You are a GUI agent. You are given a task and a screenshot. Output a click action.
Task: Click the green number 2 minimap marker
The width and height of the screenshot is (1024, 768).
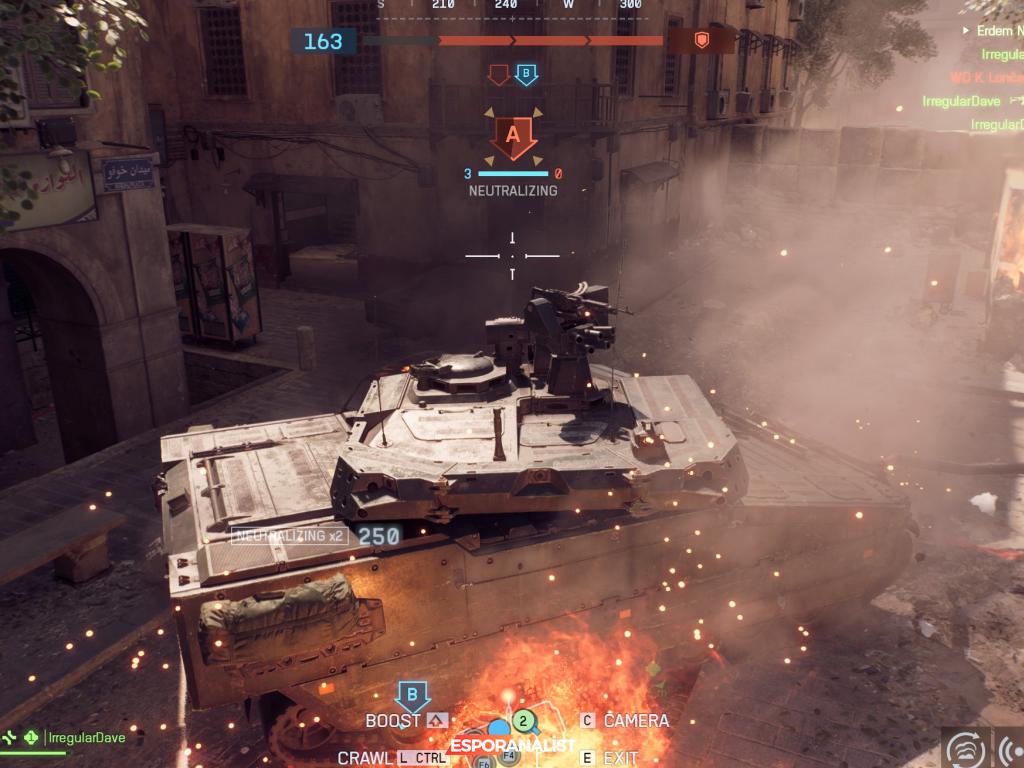[x=523, y=720]
